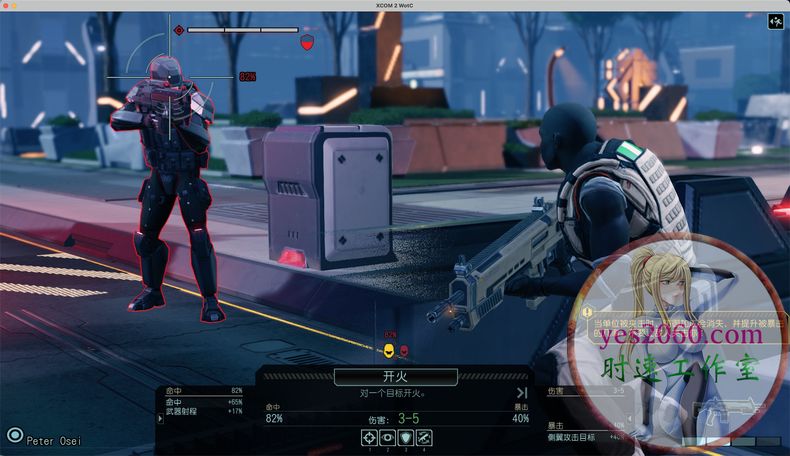Confirm the 开火 fire action
The image size is (790, 456).
click(x=395, y=377)
